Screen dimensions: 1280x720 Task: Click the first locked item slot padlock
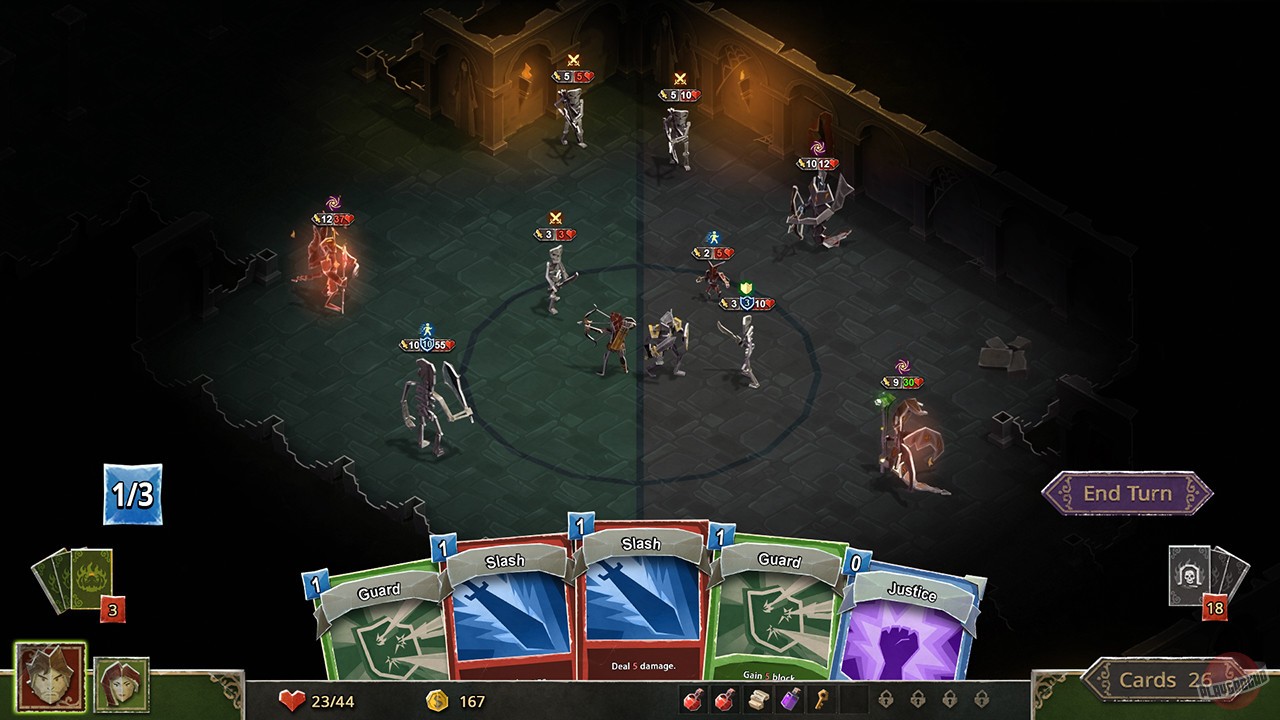[886, 698]
